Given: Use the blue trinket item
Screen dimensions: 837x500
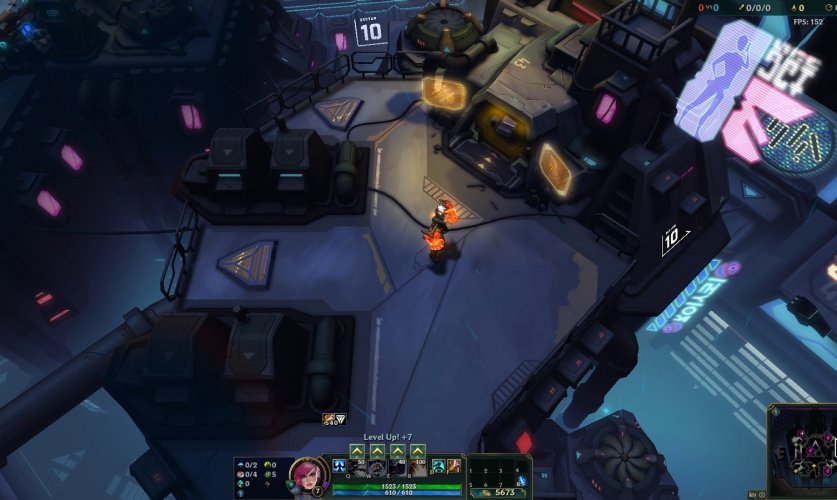Looking at the screenshot, I should pyautogui.click(x=521, y=481).
